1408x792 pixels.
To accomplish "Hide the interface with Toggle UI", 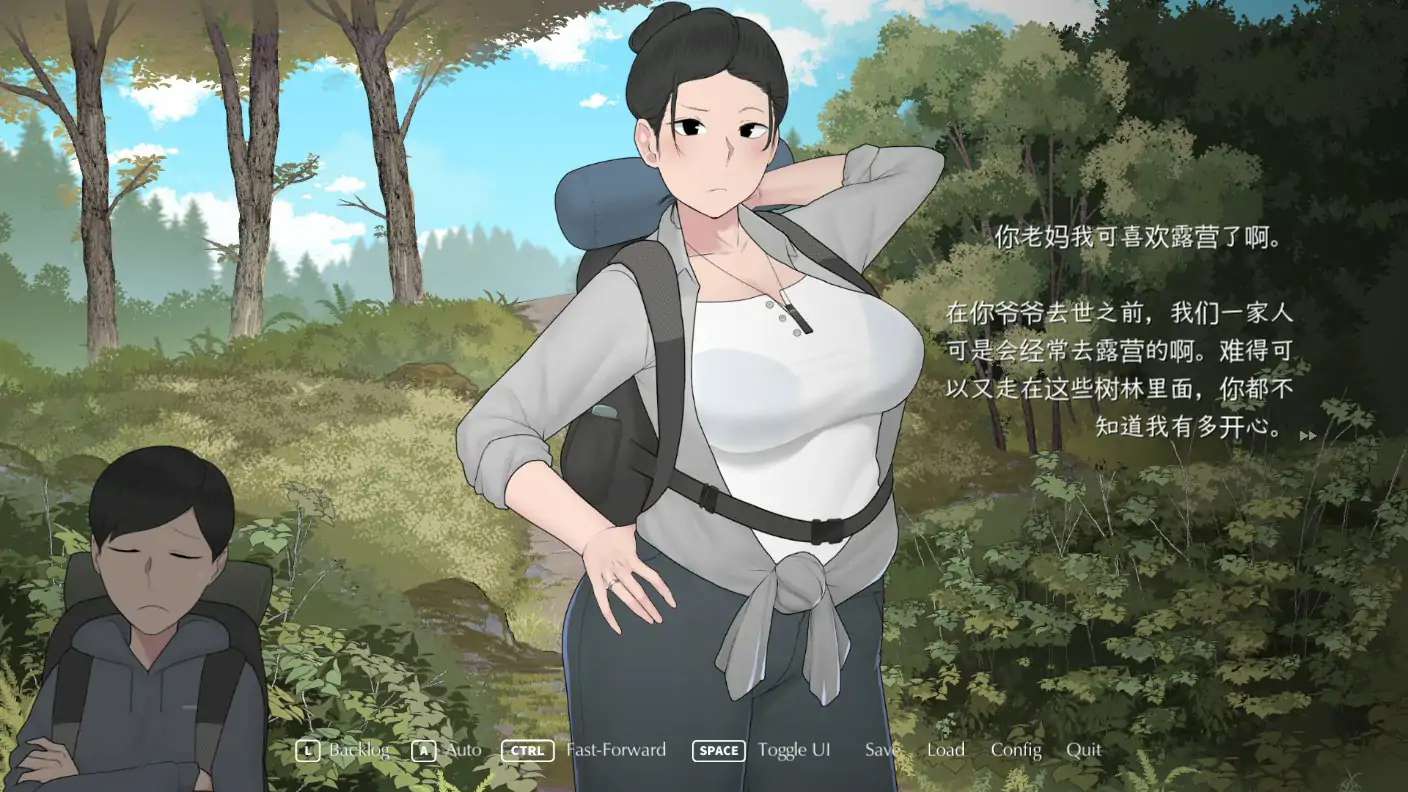I will click(795, 750).
